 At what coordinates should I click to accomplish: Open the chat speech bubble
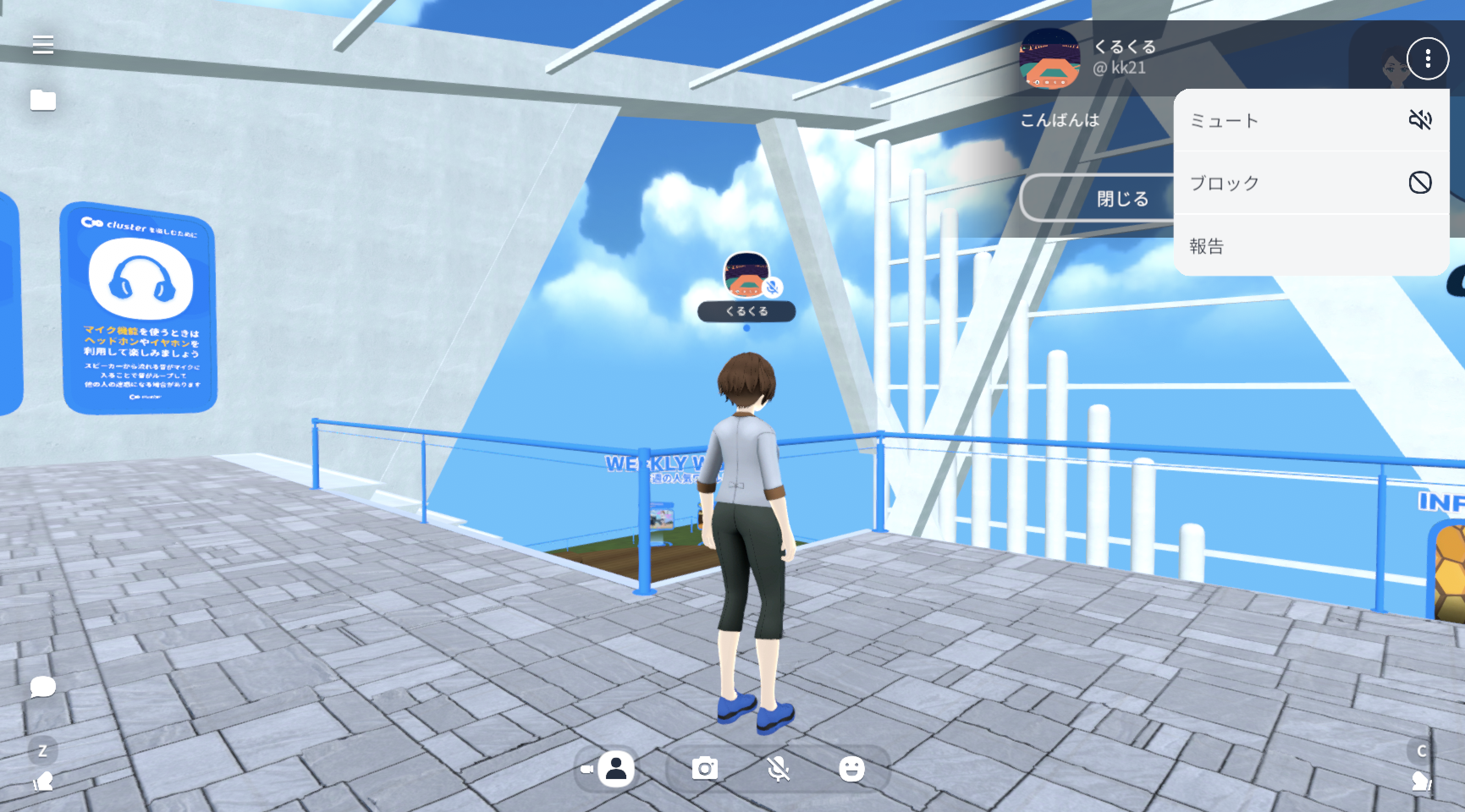click(43, 686)
